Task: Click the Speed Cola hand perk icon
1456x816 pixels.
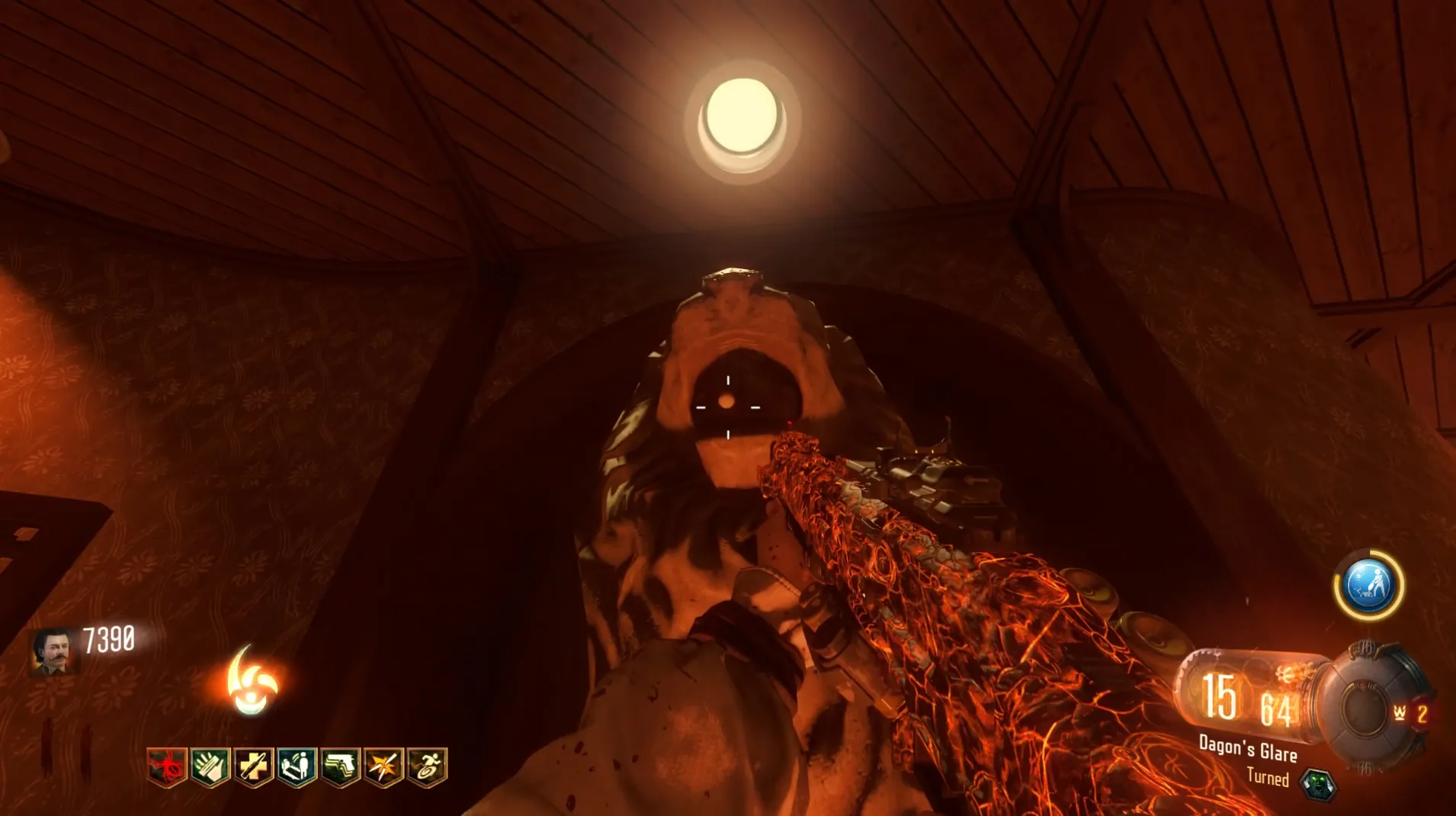Action: pos(210,766)
